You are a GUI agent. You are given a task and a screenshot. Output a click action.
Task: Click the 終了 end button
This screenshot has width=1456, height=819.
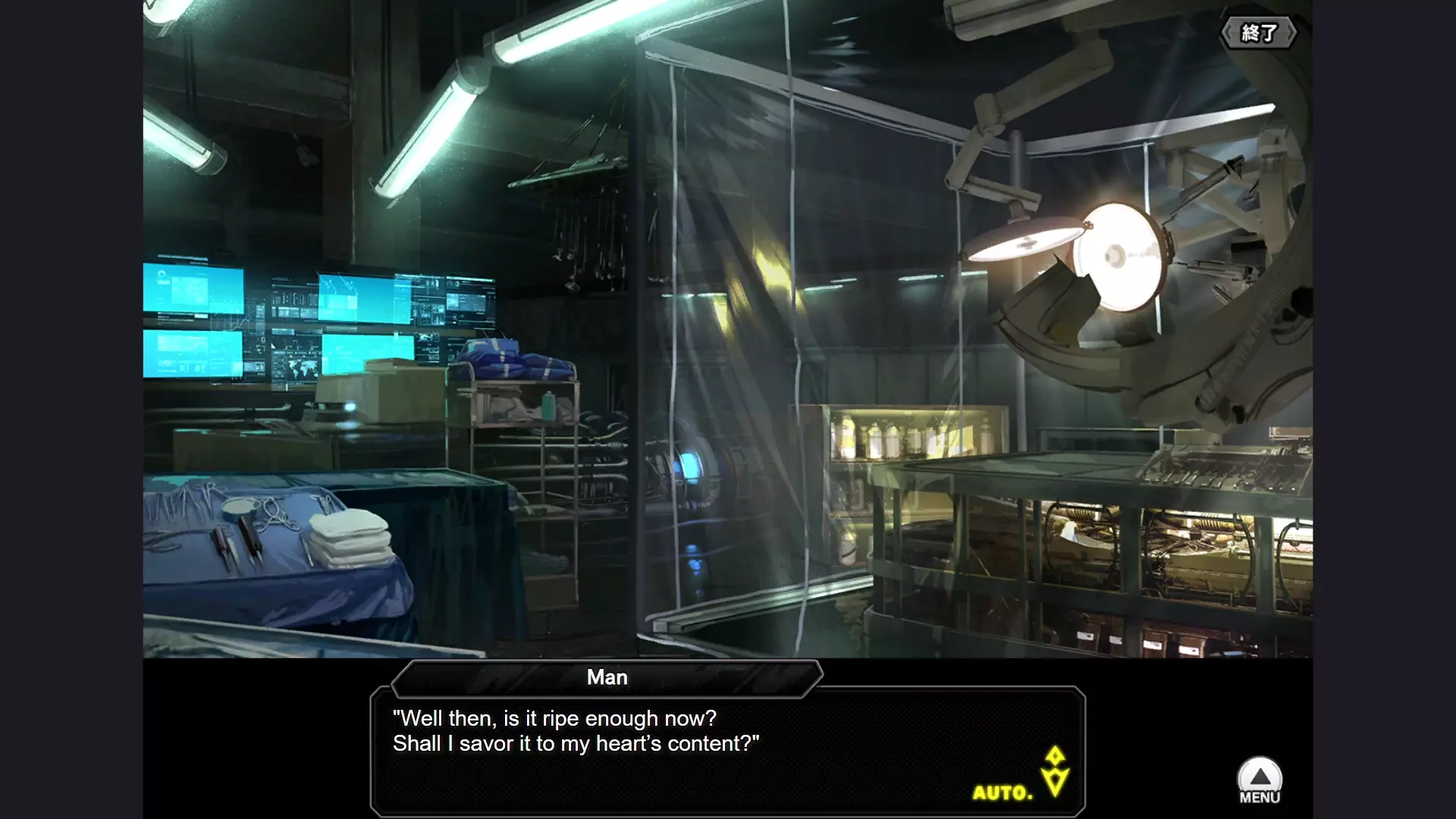click(1258, 33)
